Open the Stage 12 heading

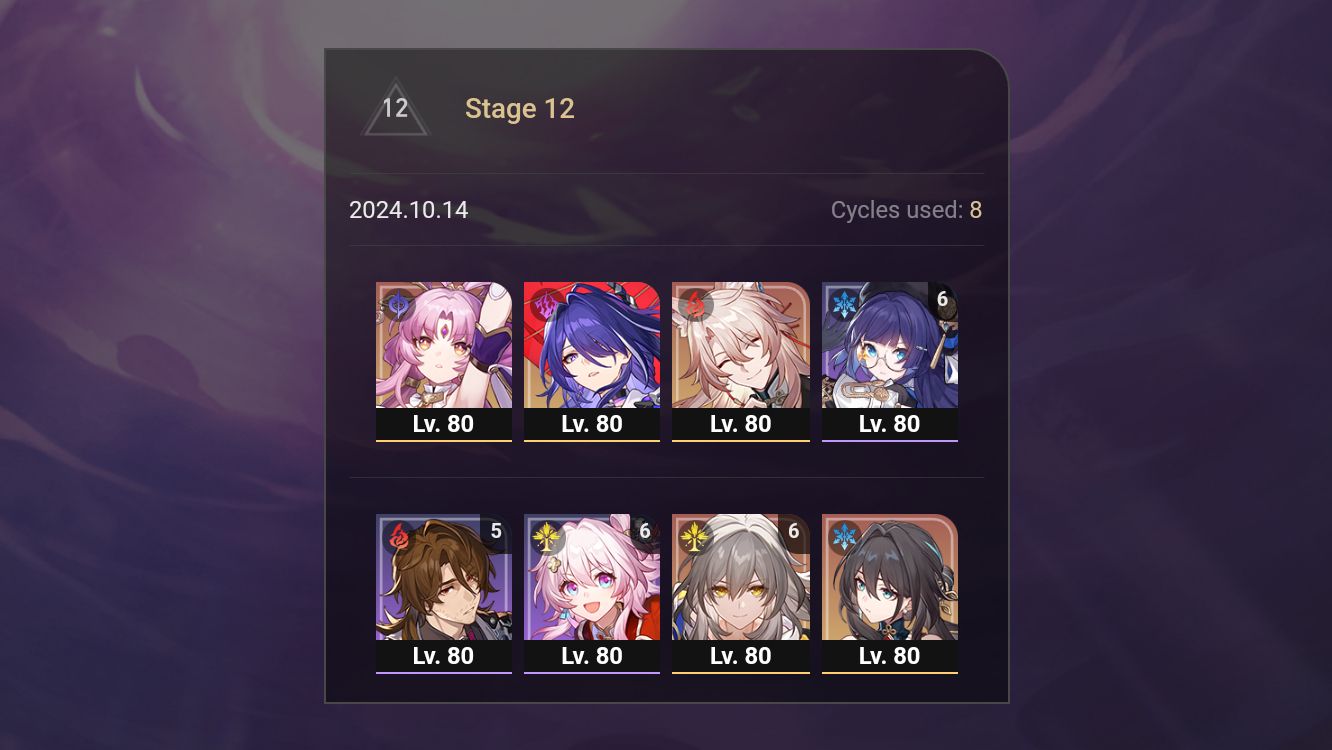click(x=520, y=108)
